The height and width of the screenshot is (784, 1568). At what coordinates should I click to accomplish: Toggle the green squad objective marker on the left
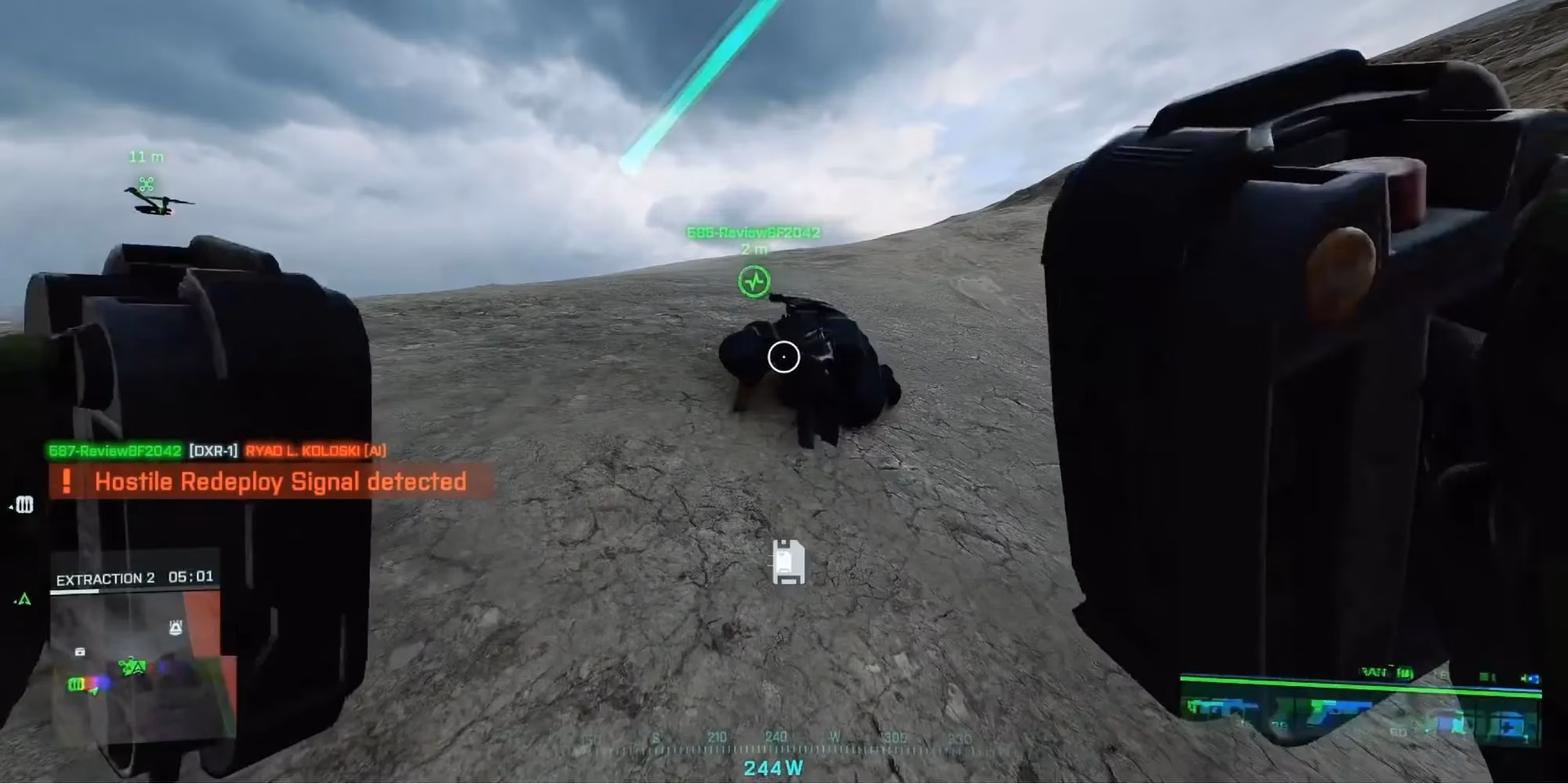(24, 600)
